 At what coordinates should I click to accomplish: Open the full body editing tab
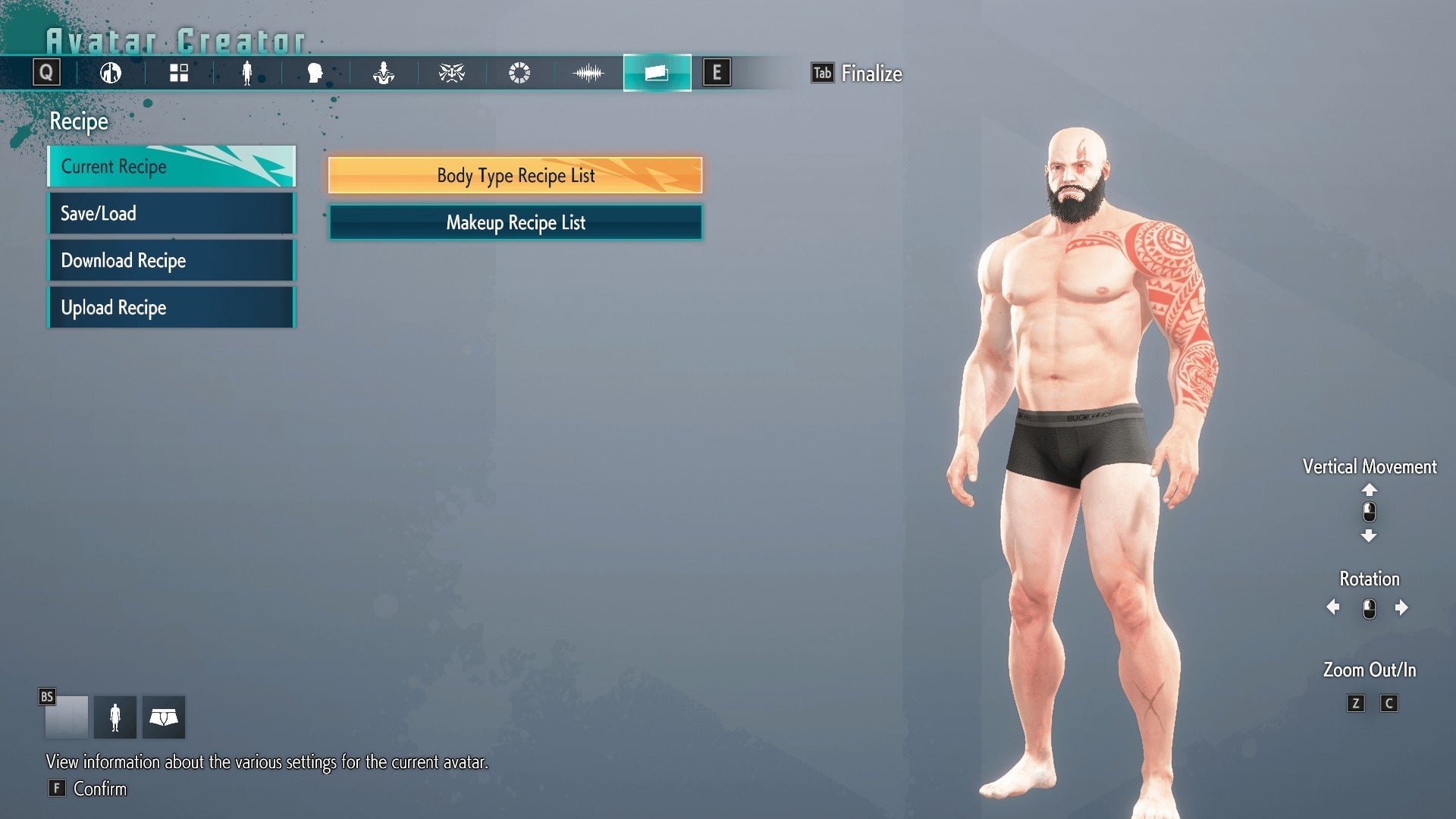pos(247,74)
